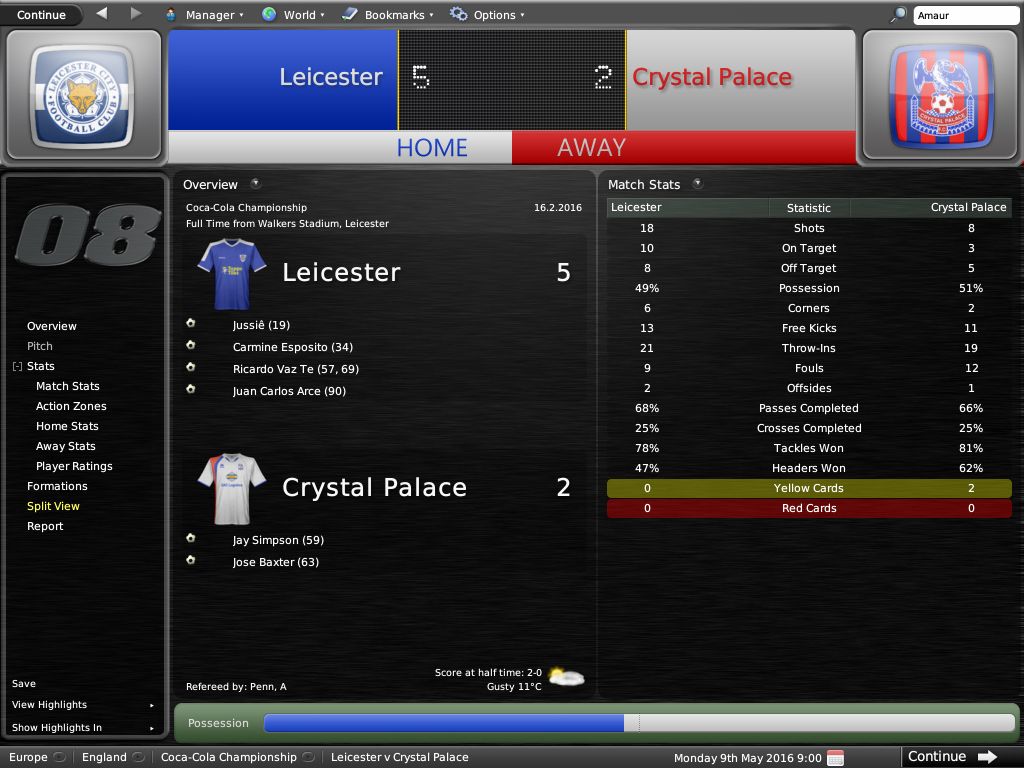Click the search field containing Amaur
Screen dimensions: 1024x768
click(x=965, y=15)
